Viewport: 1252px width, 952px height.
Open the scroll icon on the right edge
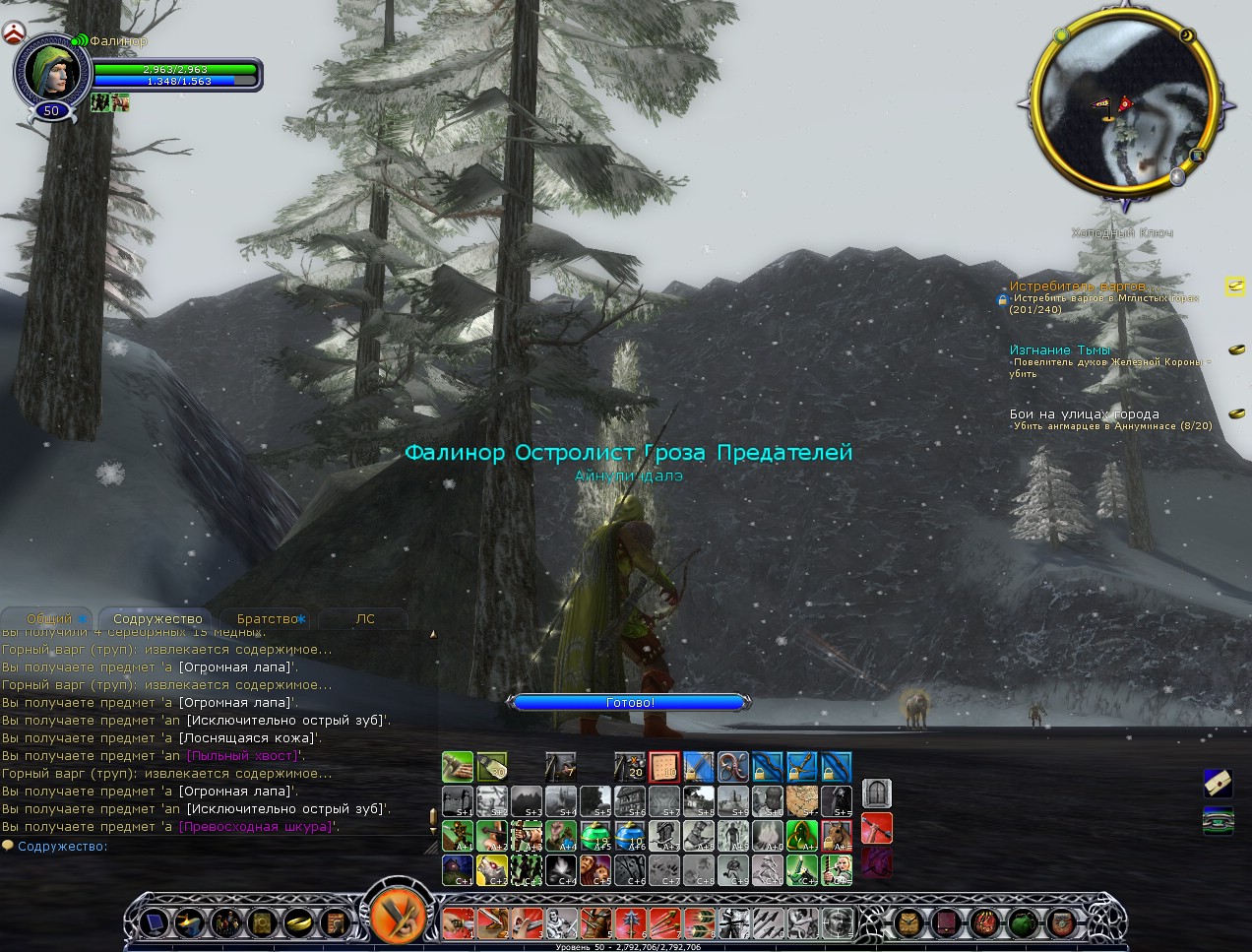point(1218,783)
